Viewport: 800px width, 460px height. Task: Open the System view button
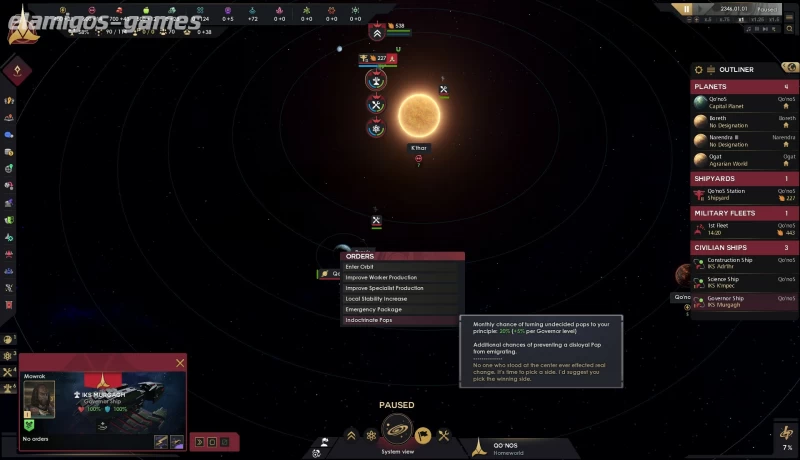tap(397, 434)
